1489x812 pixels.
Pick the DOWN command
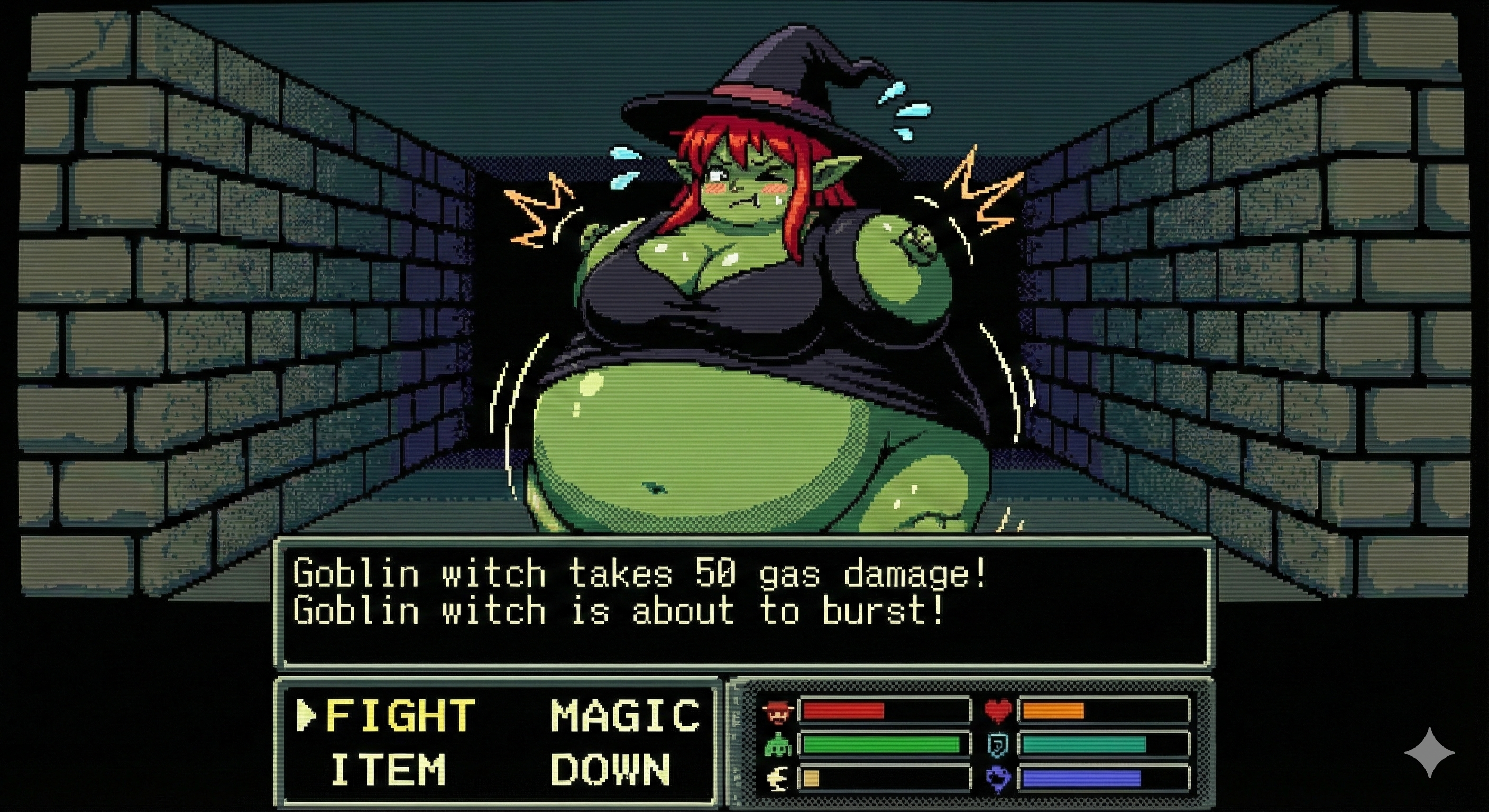pos(610,769)
